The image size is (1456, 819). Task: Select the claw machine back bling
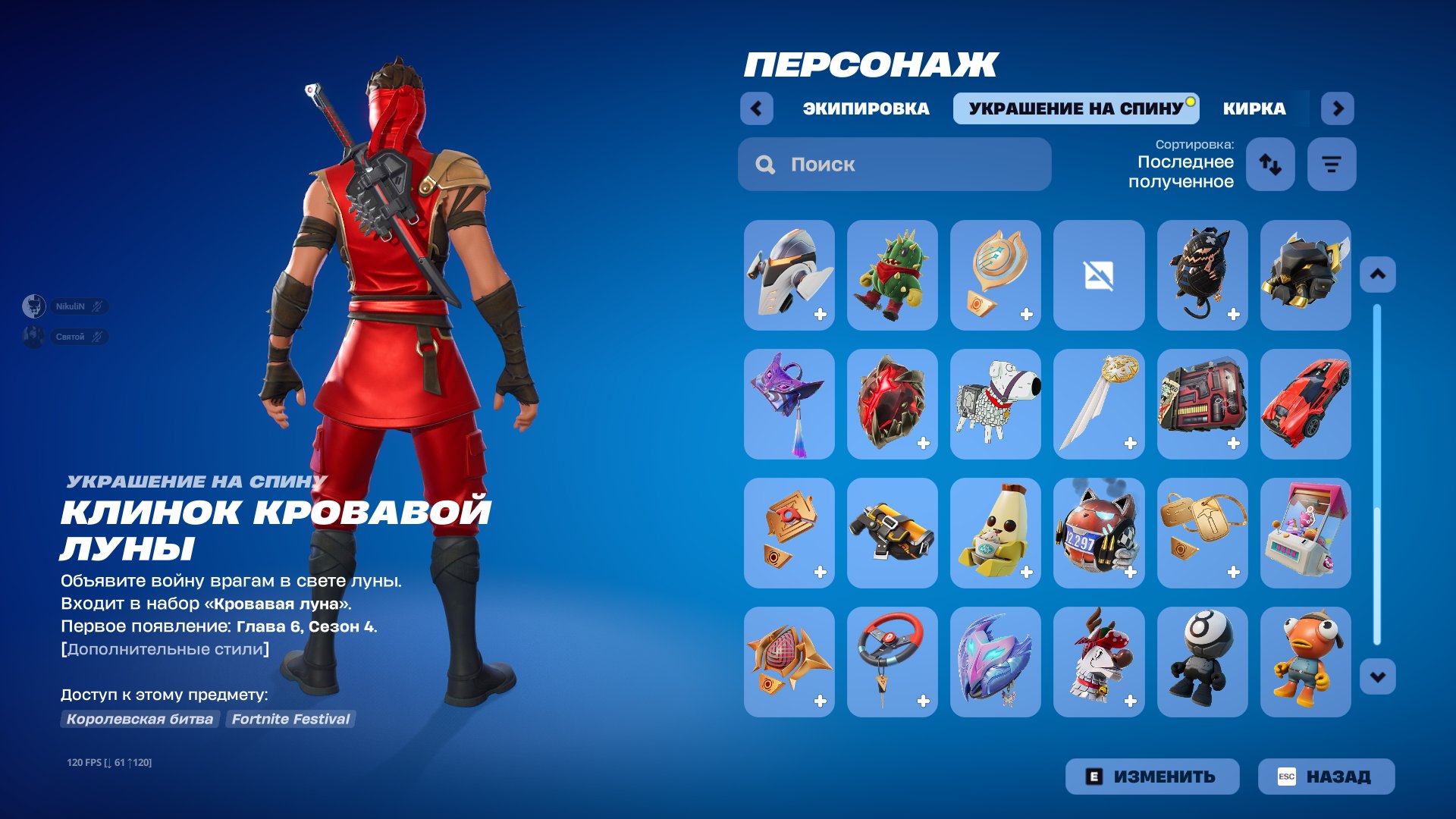[1306, 532]
